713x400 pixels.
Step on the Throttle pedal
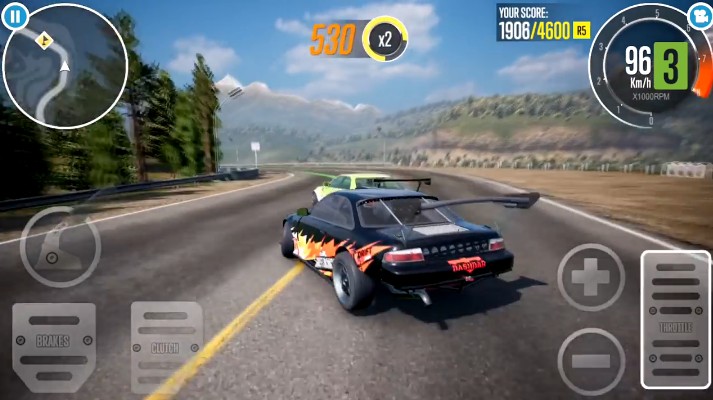click(675, 320)
